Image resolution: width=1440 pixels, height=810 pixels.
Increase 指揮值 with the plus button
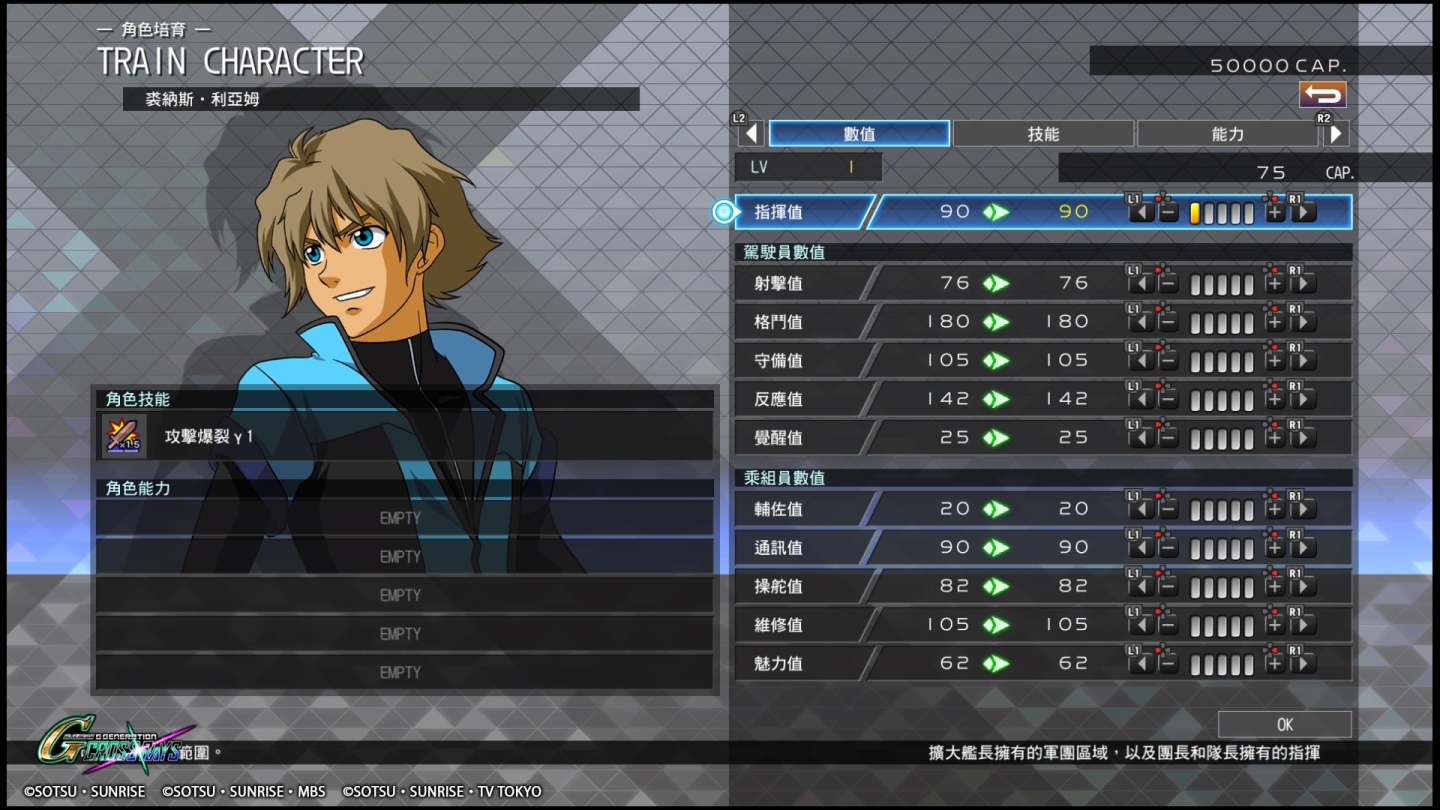(1274, 212)
